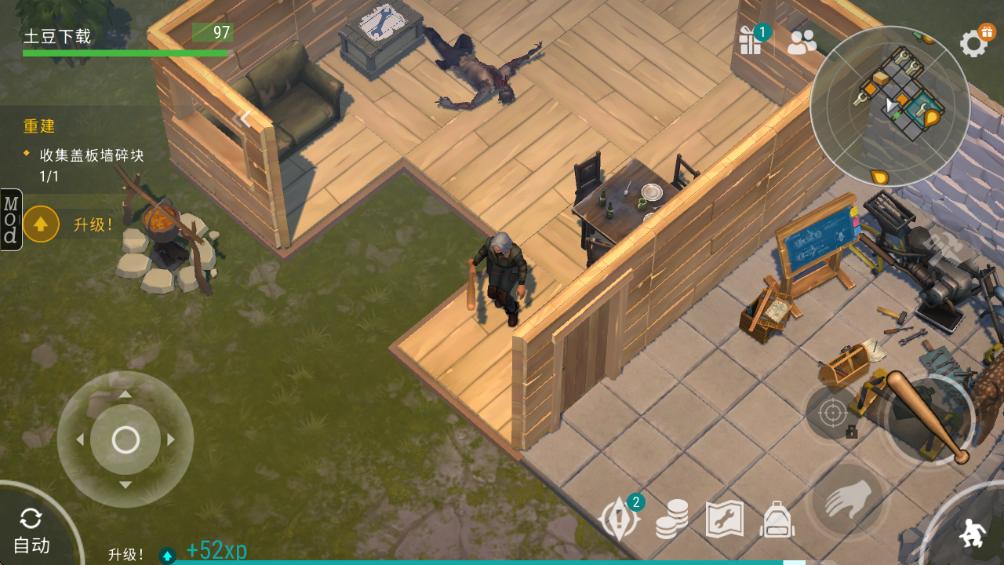Attack with the baseball bat button

pyautogui.click(x=929, y=417)
